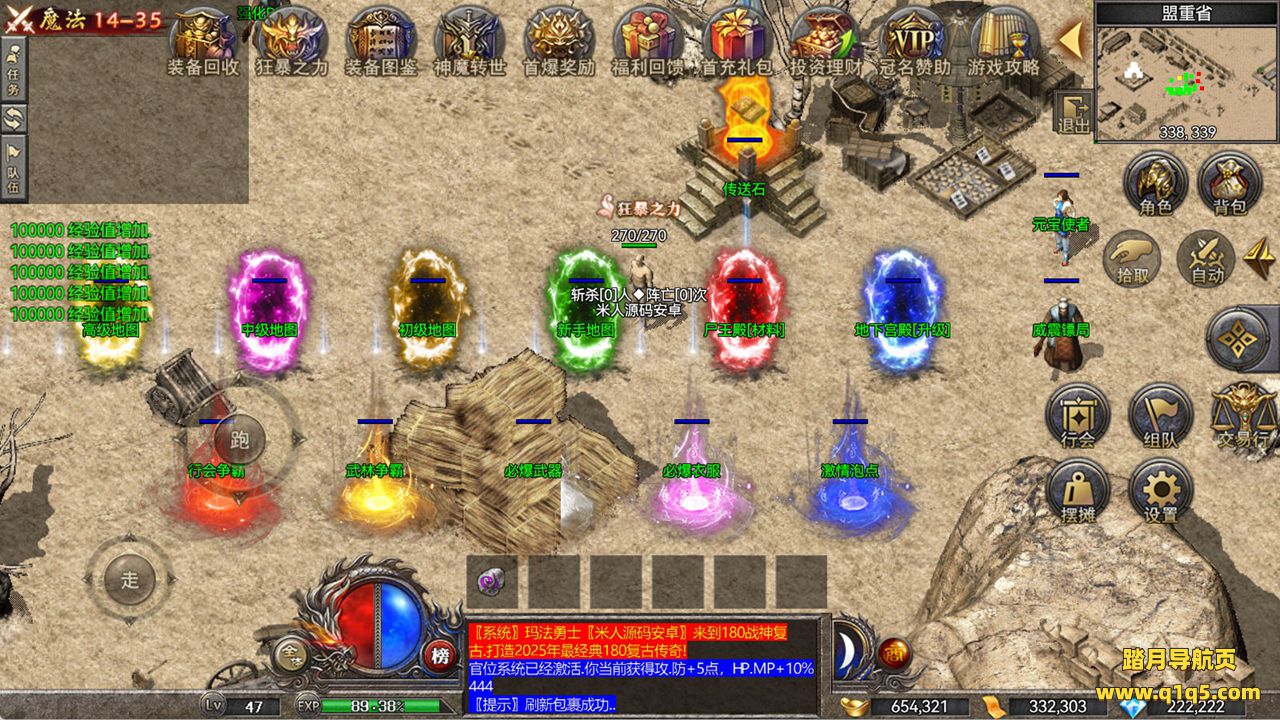
Task: Collapse the top menu with the yellow arrow
Action: pos(1070,40)
